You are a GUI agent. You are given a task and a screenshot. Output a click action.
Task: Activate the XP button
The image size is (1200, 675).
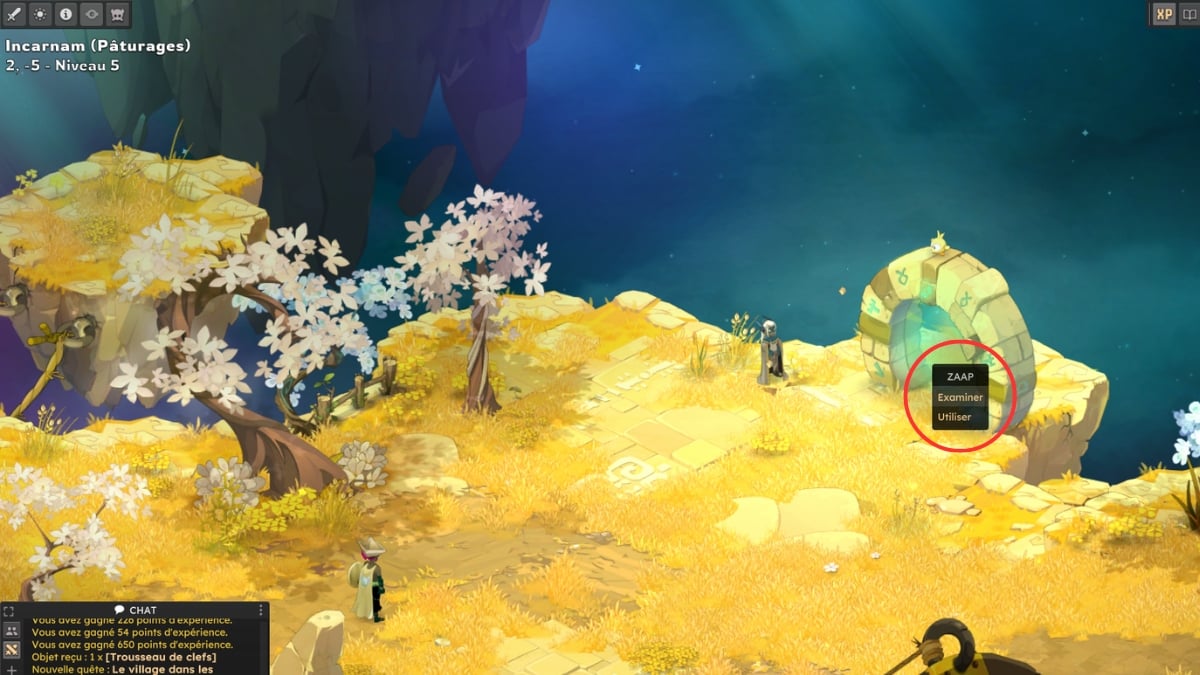click(1163, 14)
